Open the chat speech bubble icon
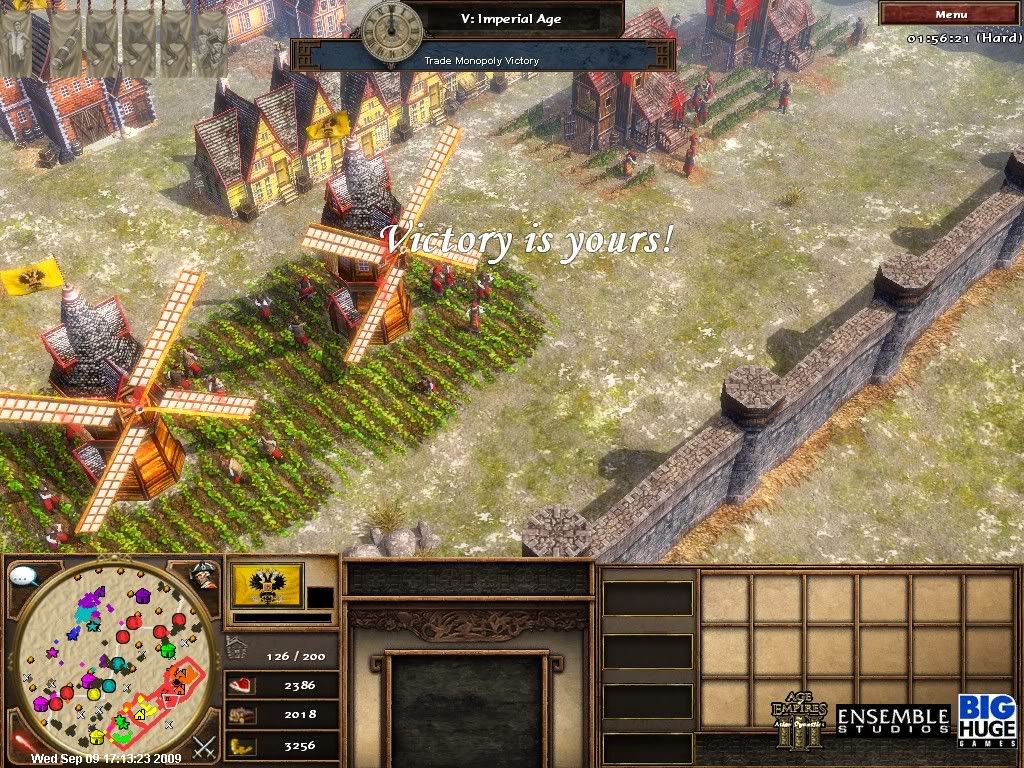The width and height of the screenshot is (1024, 768). pos(24,577)
